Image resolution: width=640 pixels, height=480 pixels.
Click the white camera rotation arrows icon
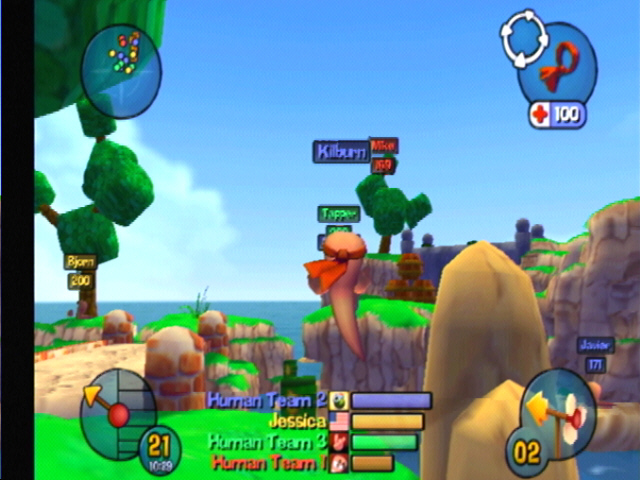(525, 41)
